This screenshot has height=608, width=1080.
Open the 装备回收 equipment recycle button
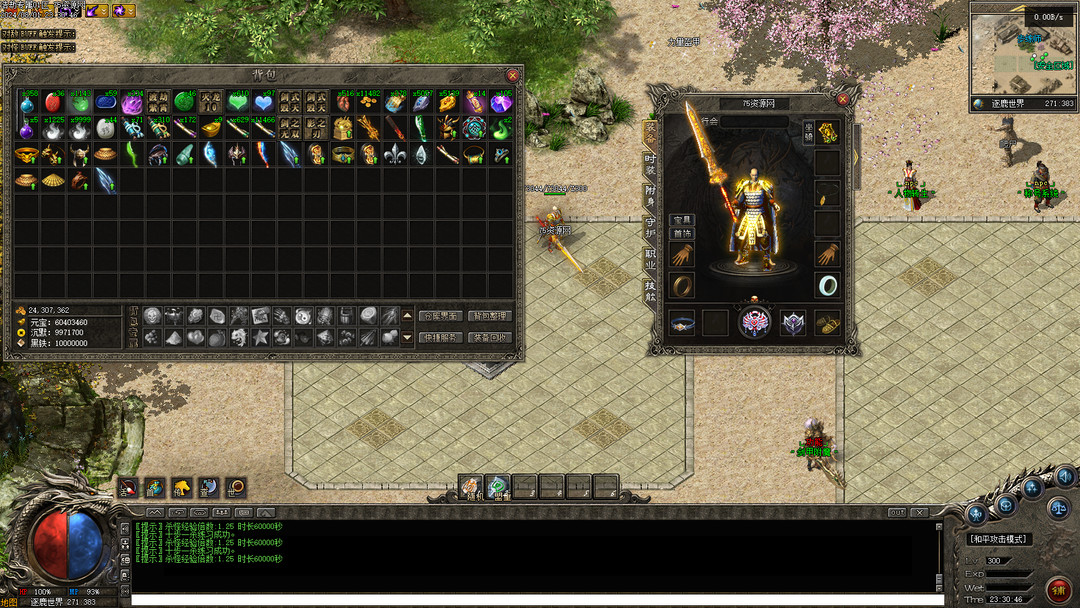click(489, 338)
